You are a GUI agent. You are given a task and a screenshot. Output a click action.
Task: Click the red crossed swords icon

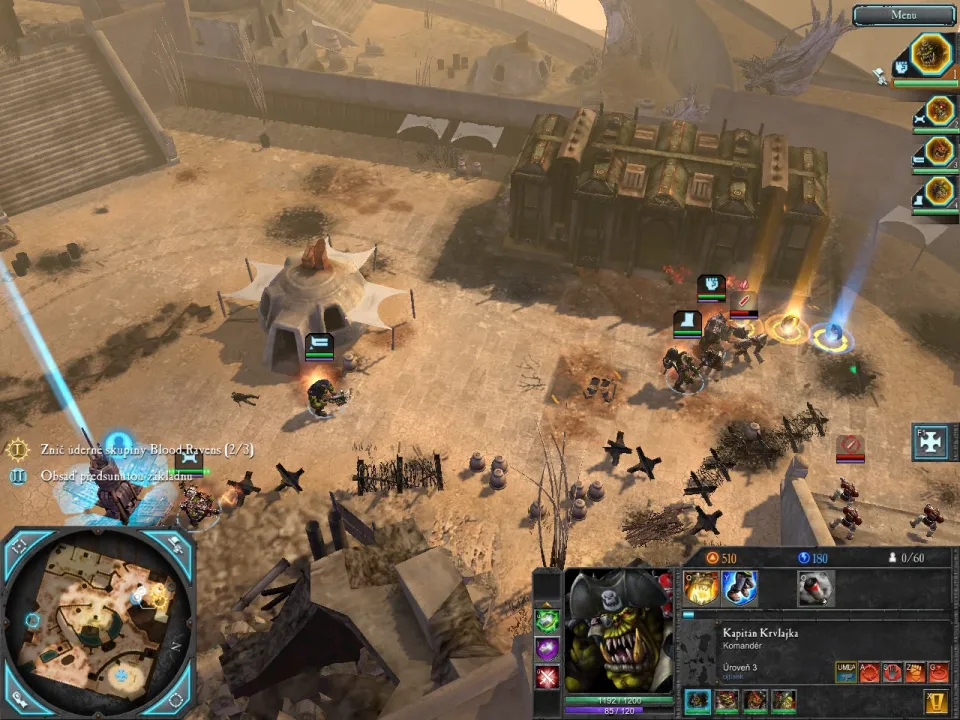(547, 678)
